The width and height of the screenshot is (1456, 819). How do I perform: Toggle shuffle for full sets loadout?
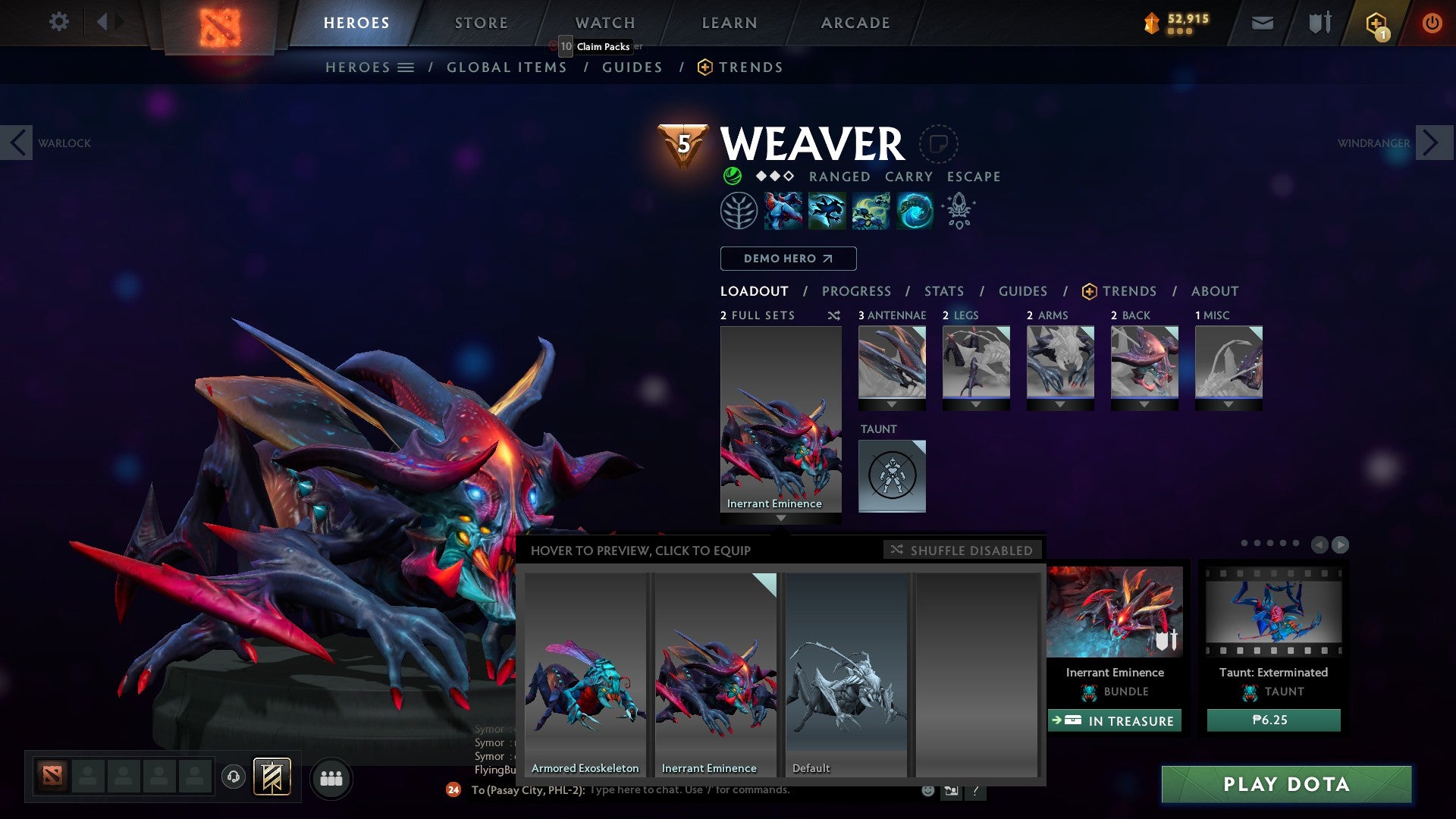(834, 315)
